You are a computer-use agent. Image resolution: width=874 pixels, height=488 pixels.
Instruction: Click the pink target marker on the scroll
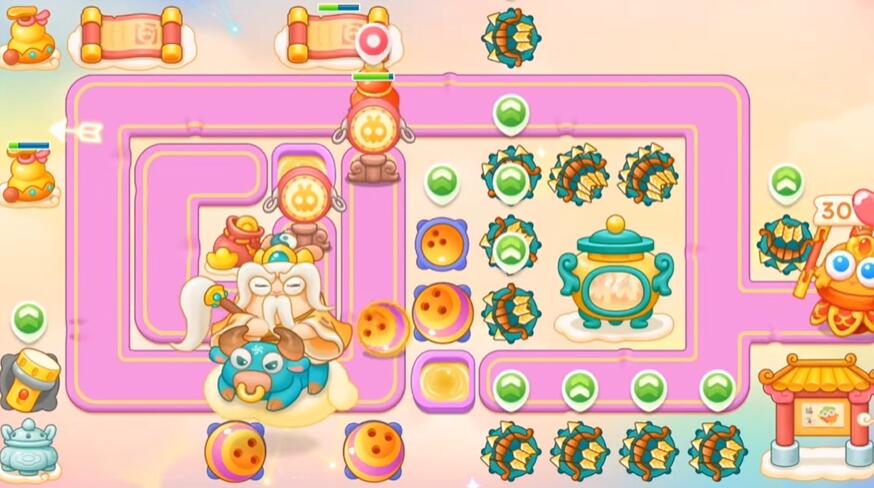(372, 41)
